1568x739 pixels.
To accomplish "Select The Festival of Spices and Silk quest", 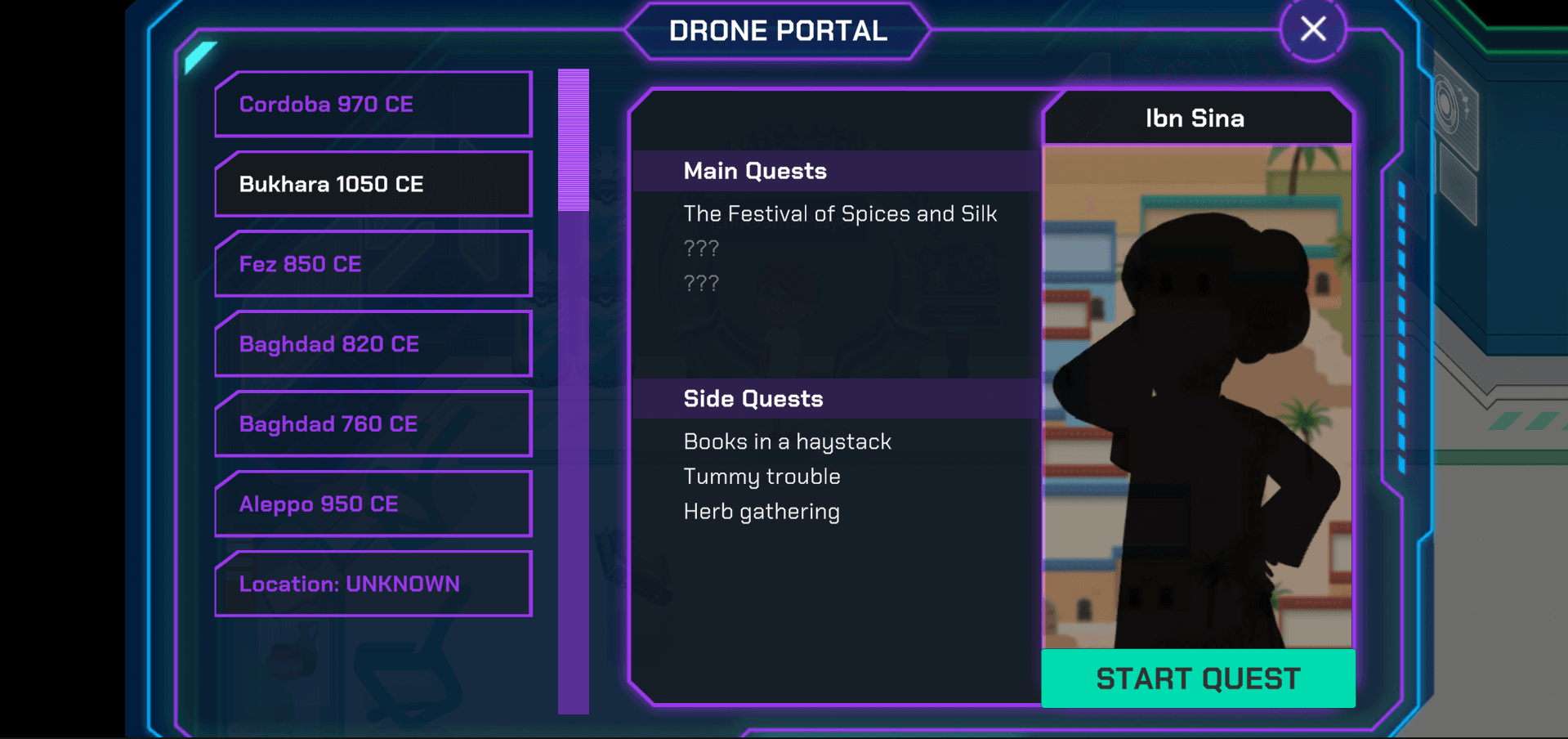I will 840,214.
